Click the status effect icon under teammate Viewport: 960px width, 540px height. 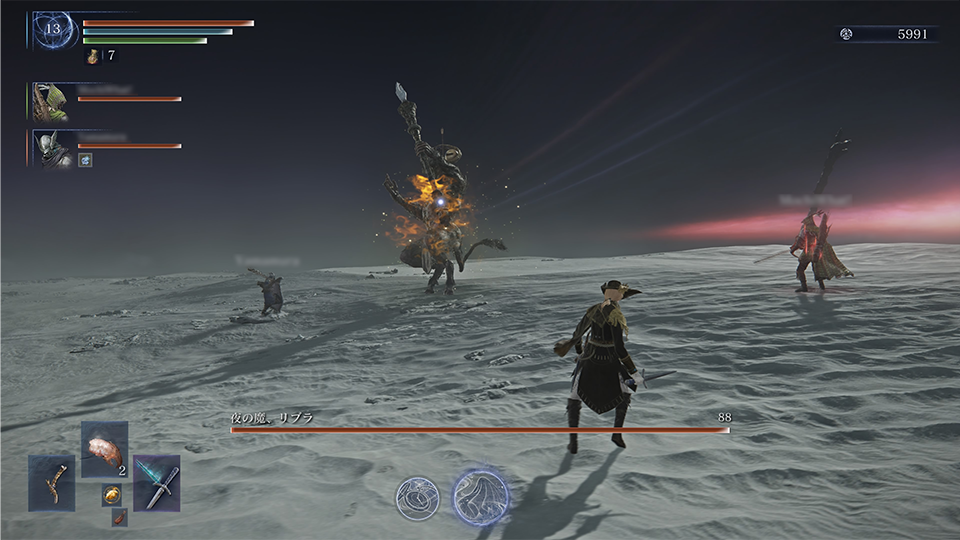pyautogui.click(x=86, y=160)
